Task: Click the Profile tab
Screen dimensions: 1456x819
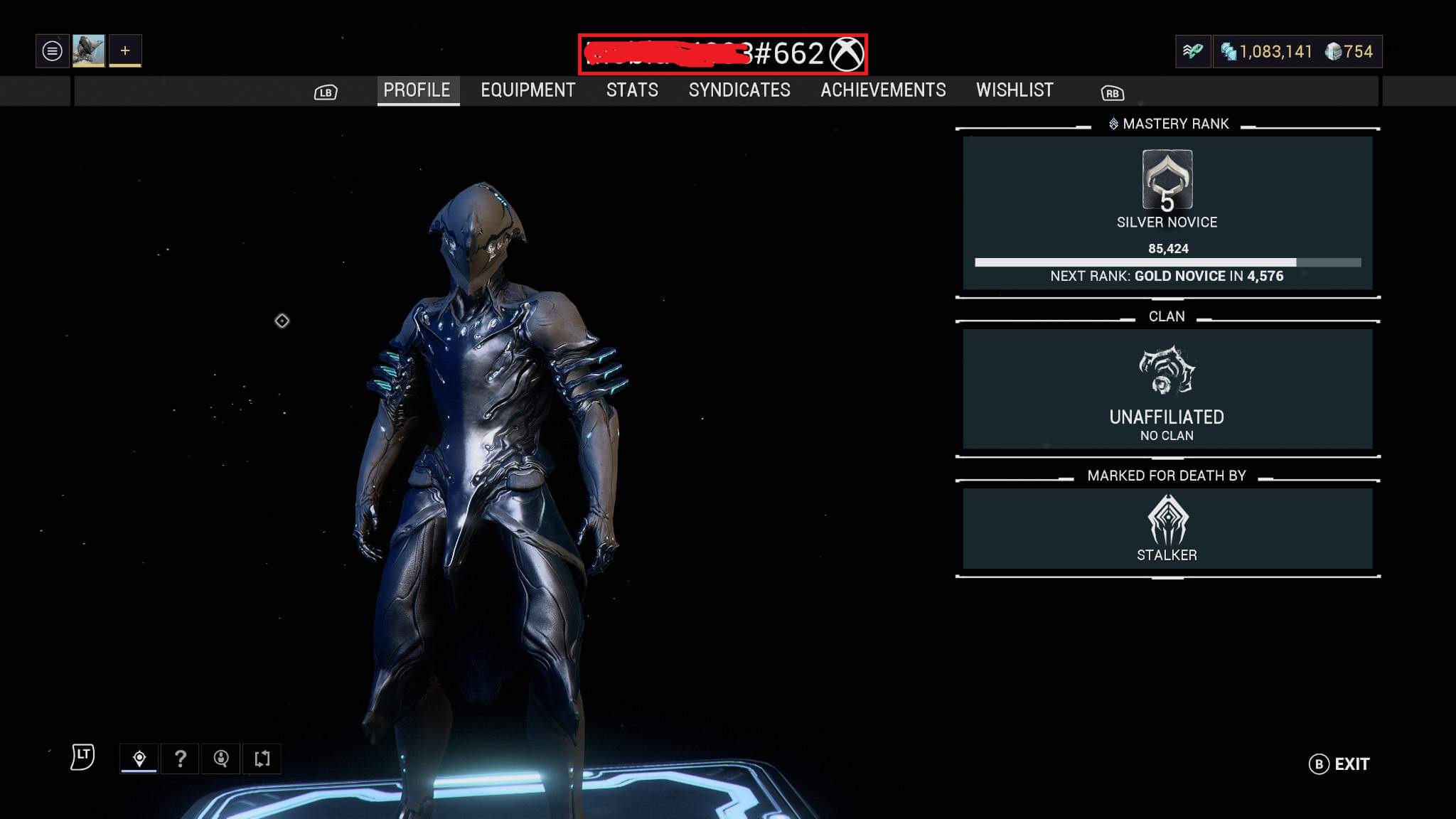Action: click(417, 90)
